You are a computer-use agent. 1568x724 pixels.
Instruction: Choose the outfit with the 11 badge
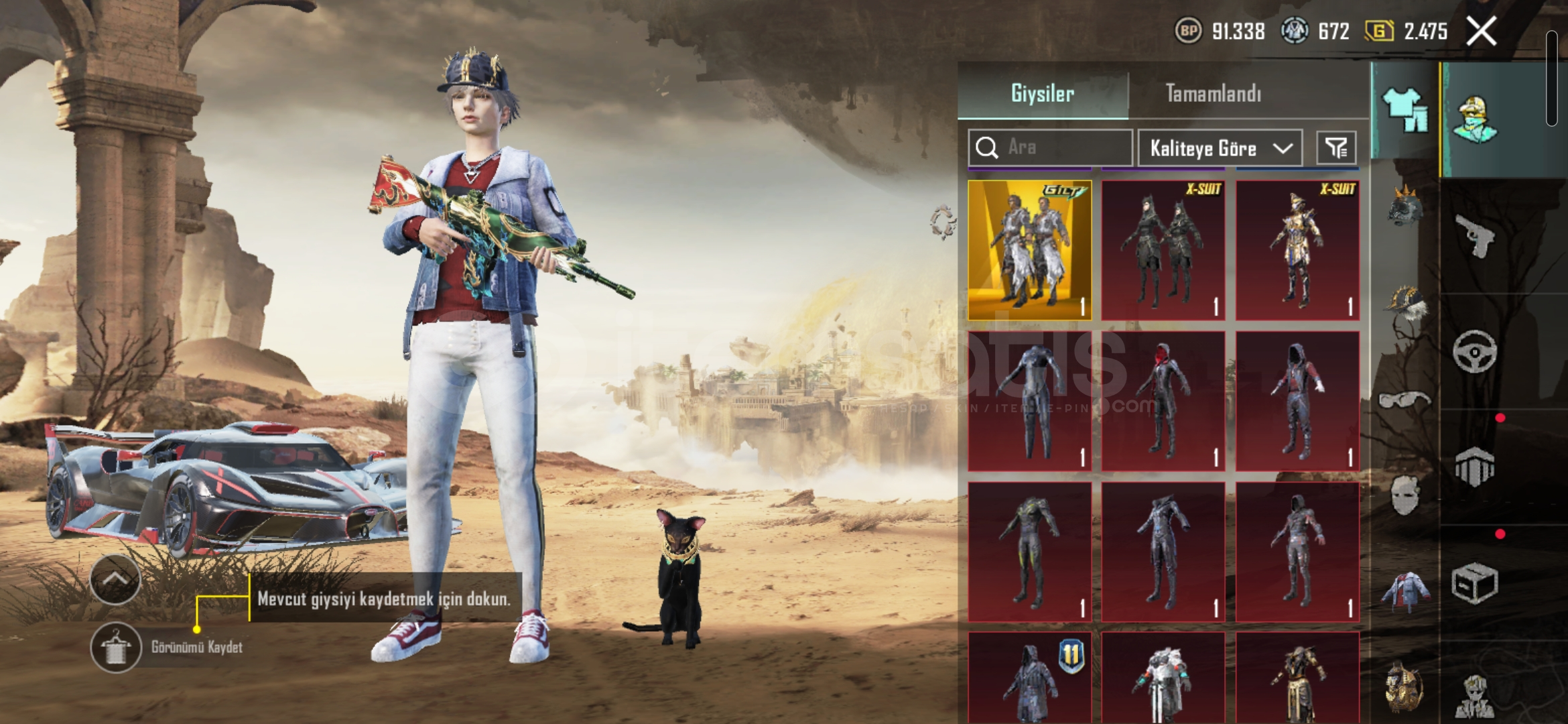click(x=1029, y=677)
